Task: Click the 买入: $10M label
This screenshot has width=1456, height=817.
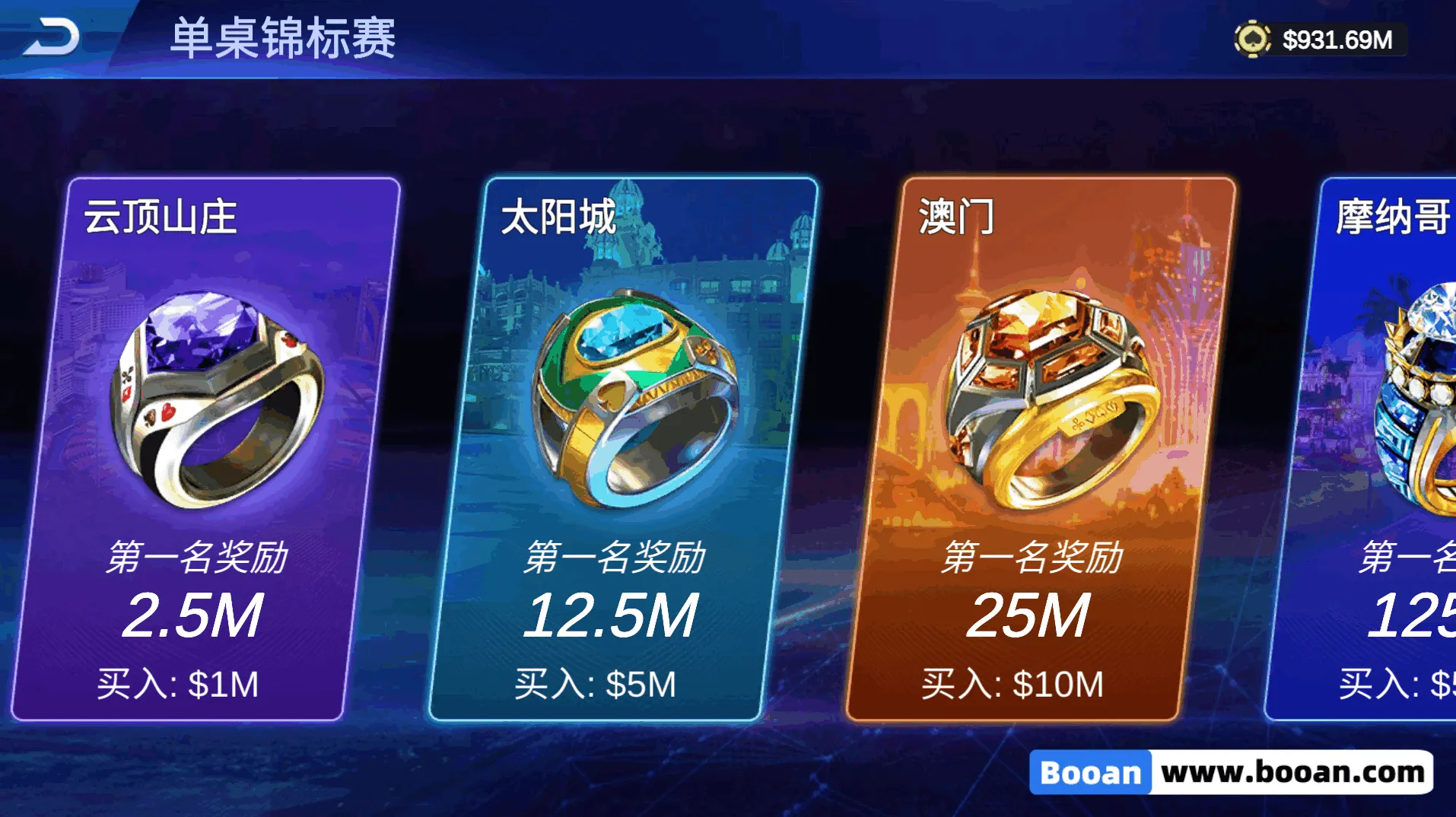Action: tap(1014, 684)
